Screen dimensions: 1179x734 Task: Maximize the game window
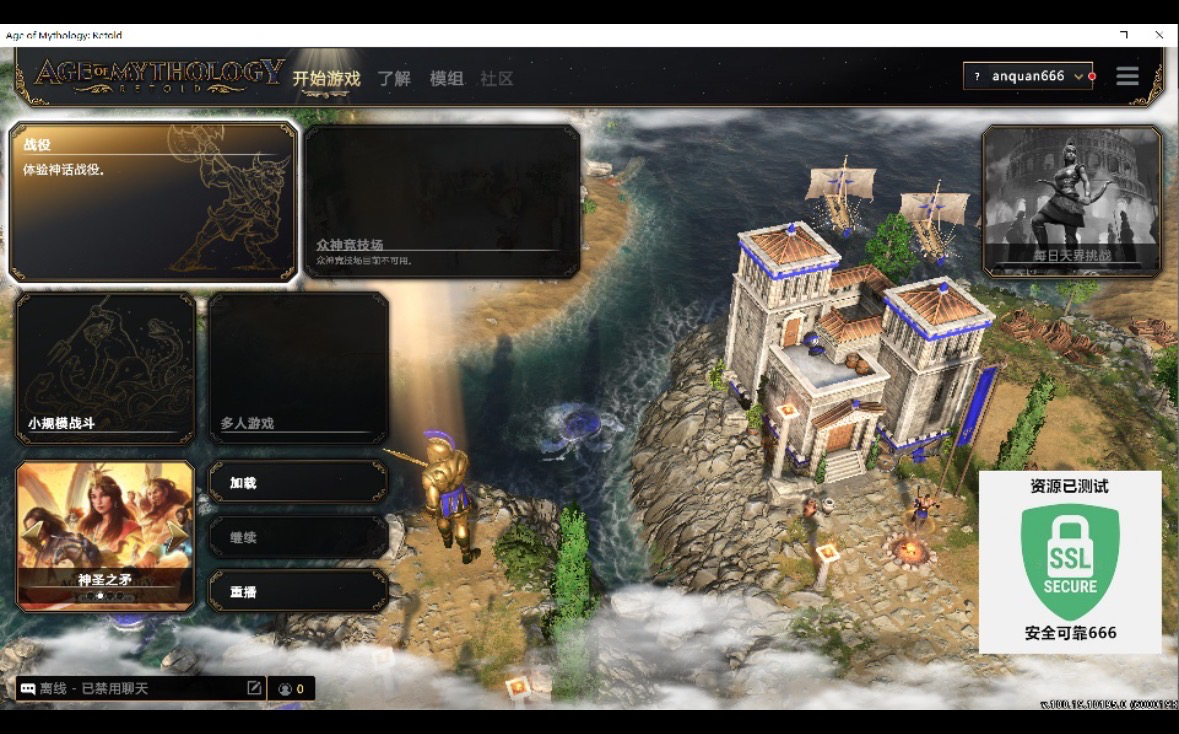1124,35
